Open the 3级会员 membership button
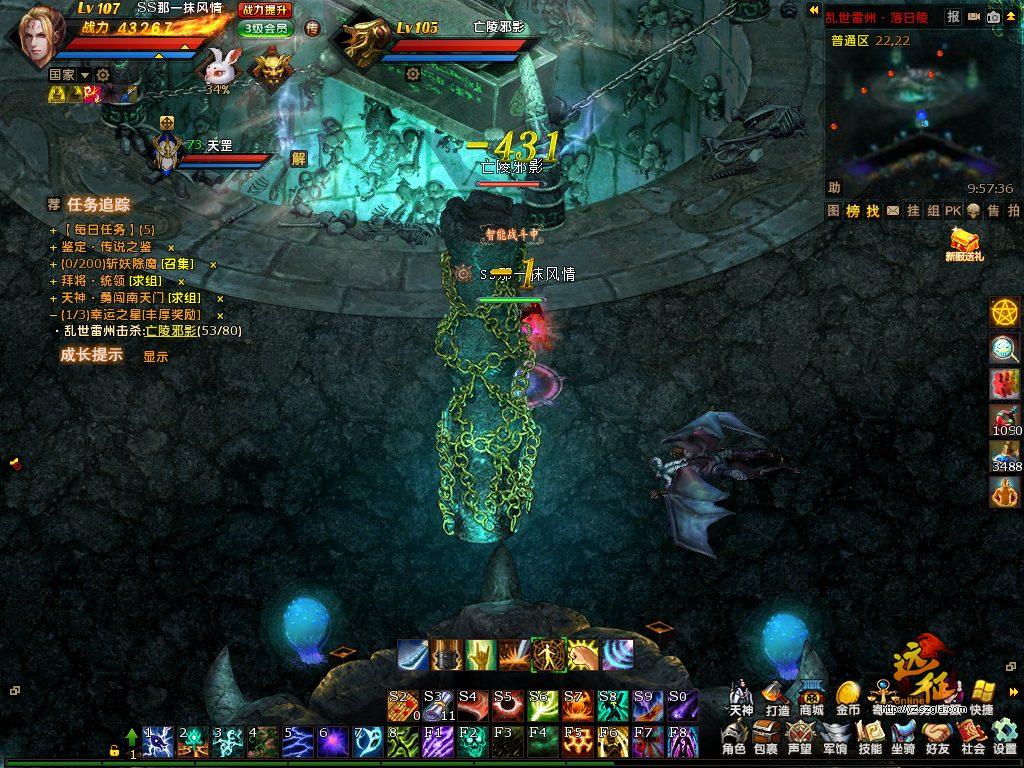Image resolution: width=1024 pixels, height=768 pixels. tap(265, 28)
